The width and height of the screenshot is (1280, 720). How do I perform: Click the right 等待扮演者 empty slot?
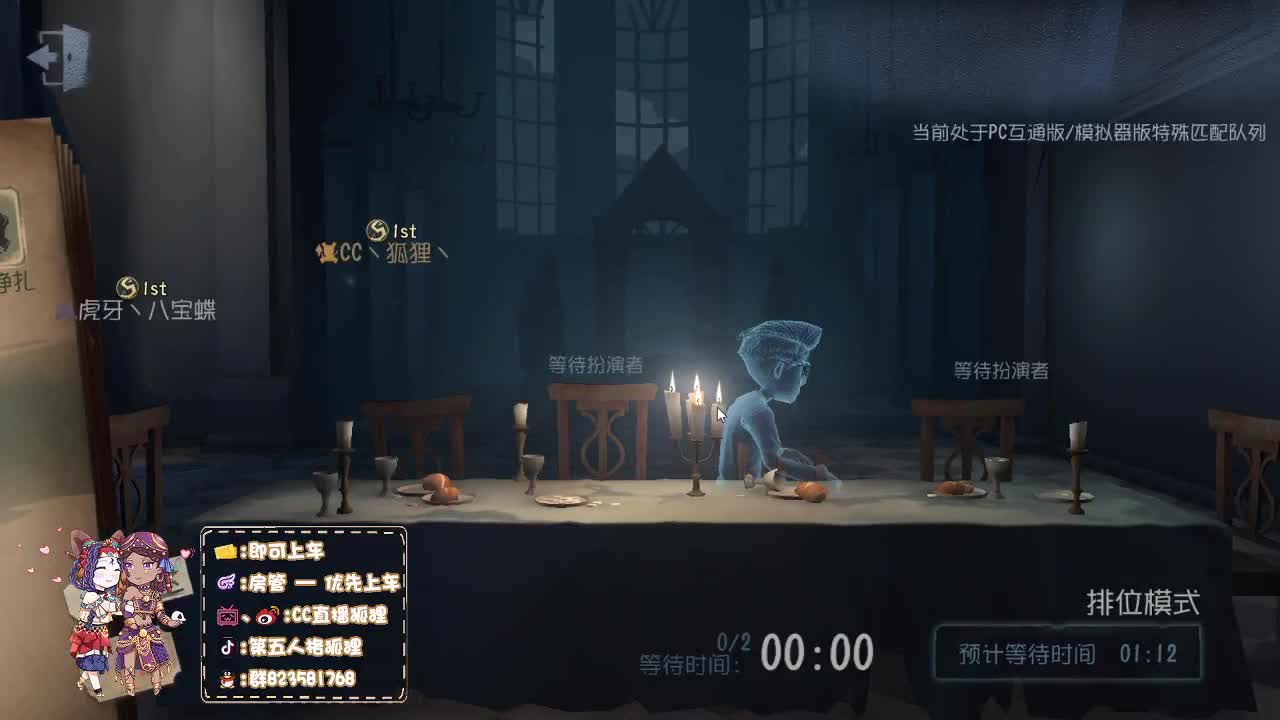[1002, 370]
